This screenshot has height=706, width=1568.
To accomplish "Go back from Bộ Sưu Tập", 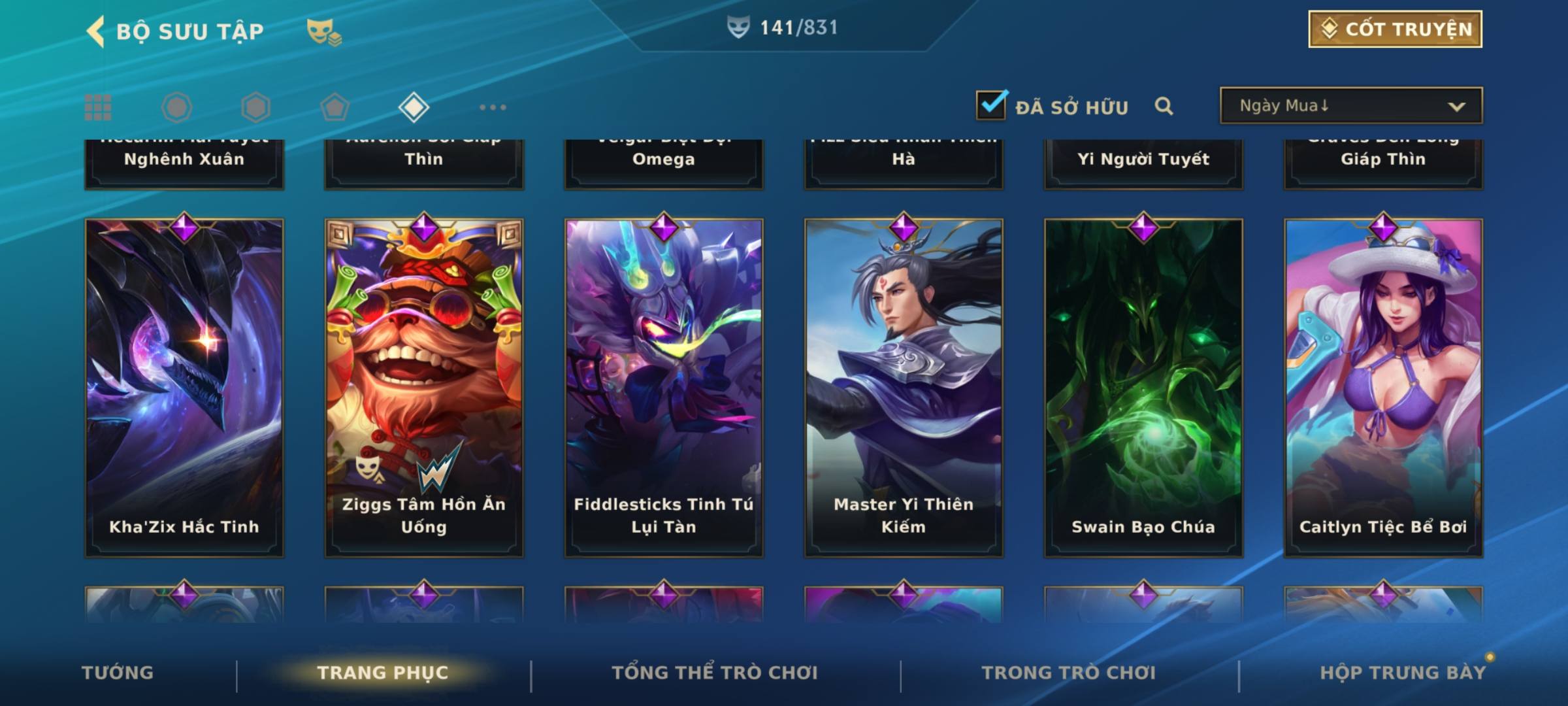I will (97, 31).
